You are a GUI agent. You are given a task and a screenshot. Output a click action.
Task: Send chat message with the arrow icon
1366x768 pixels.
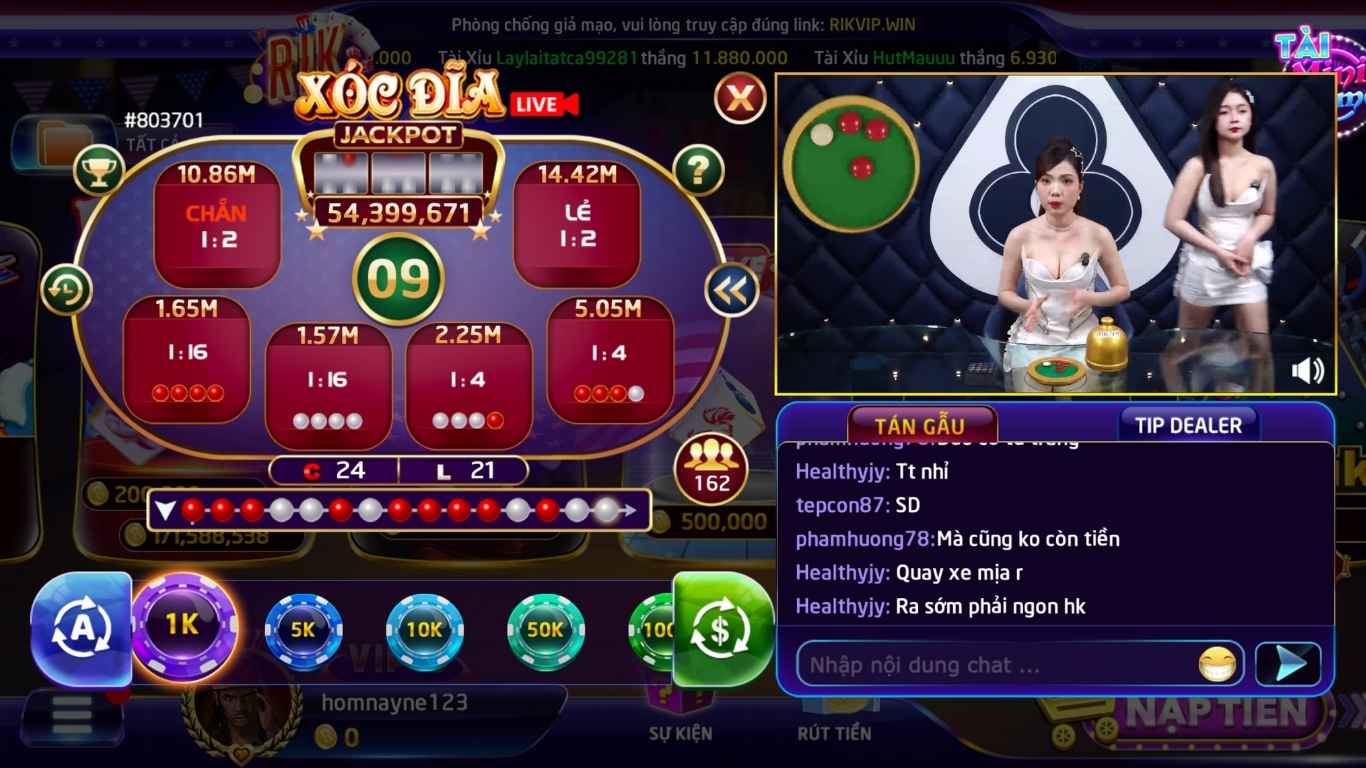pyautogui.click(x=1290, y=662)
